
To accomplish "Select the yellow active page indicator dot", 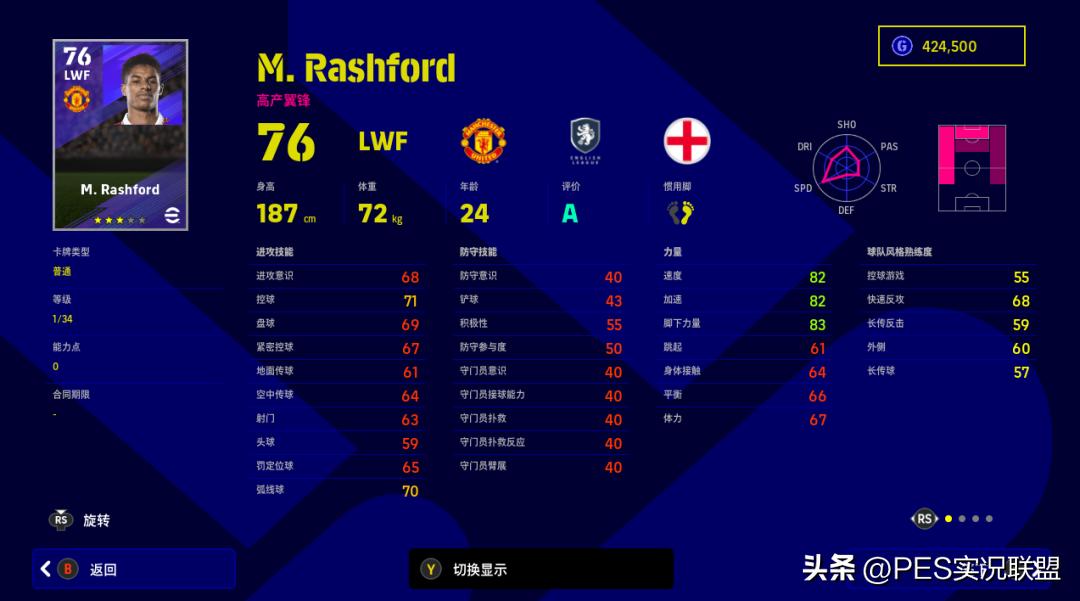I will tap(948, 518).
